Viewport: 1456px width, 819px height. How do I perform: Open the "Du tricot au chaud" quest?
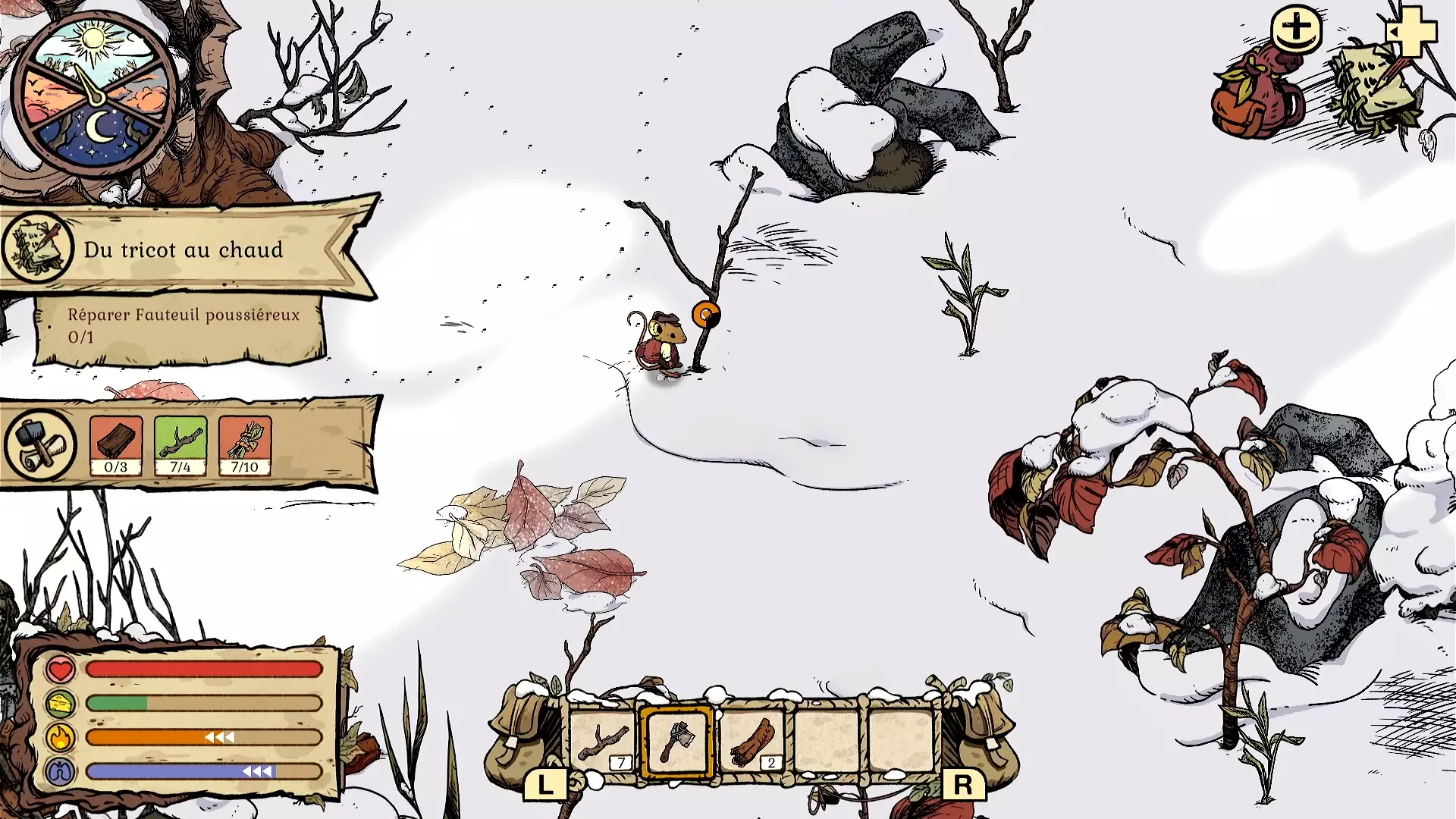pos(184,249)
